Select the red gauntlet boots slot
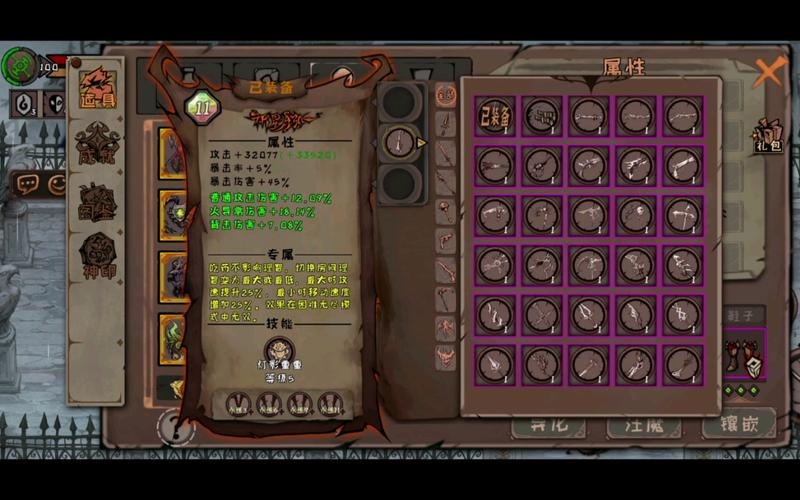The height and width of the screenshot is (500, 800). (x=746, y=357)
